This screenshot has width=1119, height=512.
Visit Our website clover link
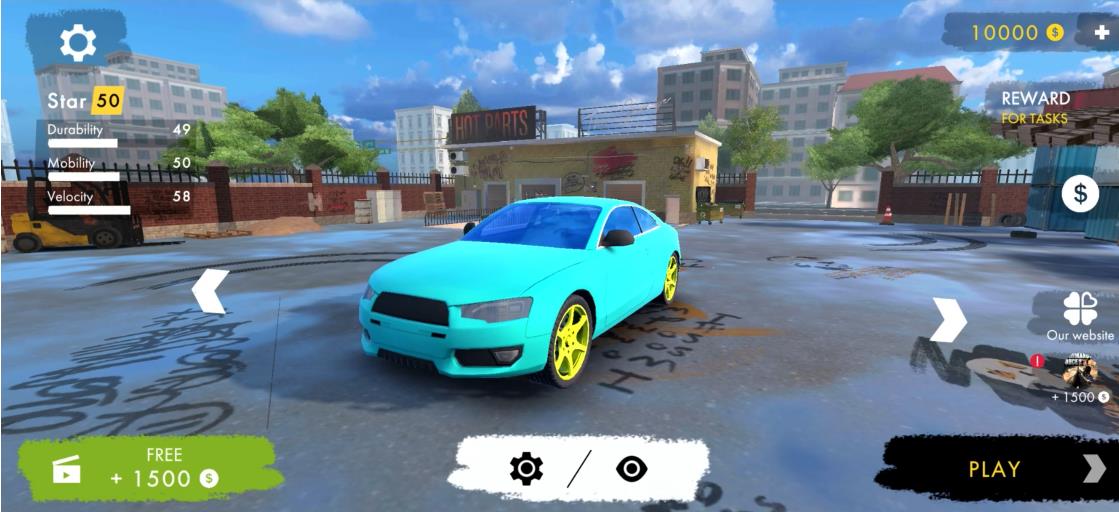click(x=1080, y=315)
